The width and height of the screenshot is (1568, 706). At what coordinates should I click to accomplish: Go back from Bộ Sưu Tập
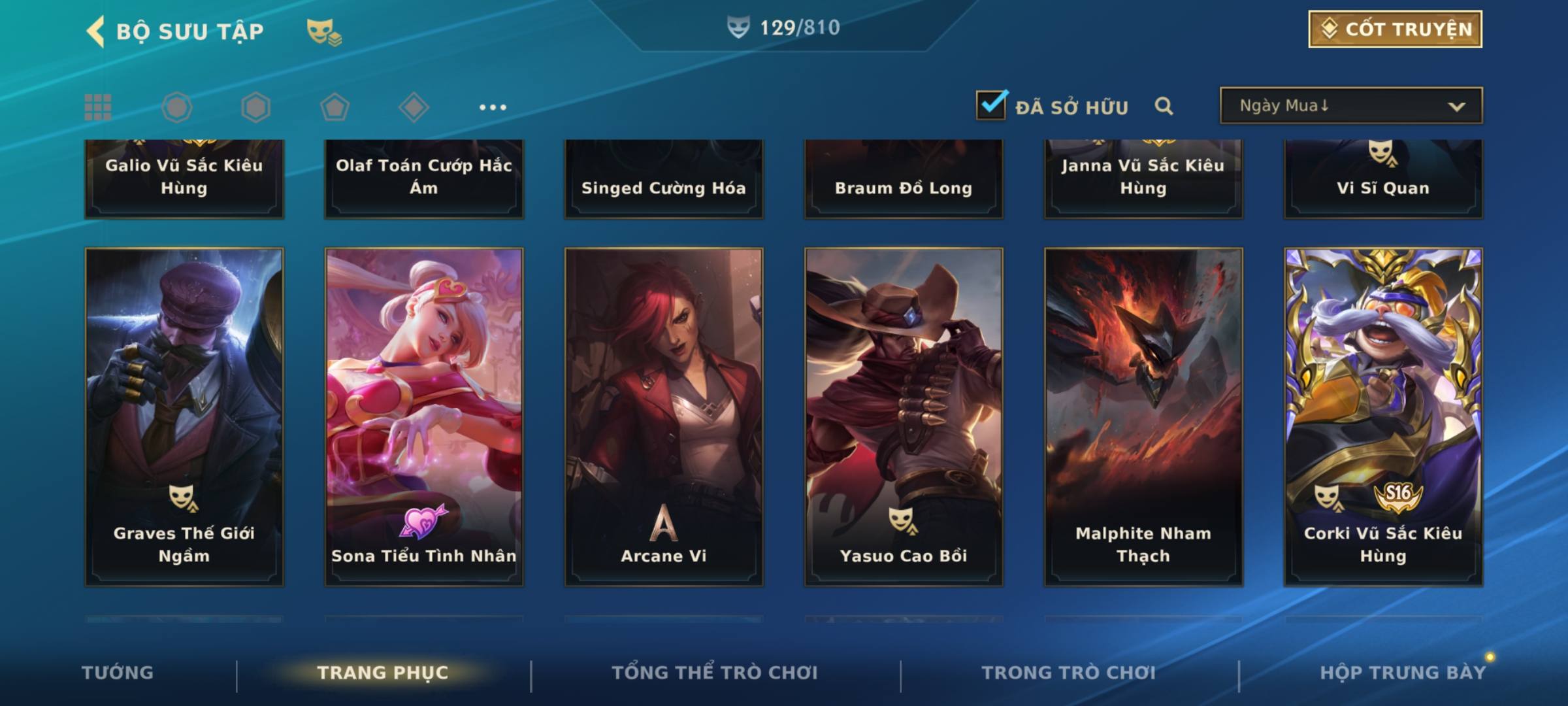coord(95,31)
